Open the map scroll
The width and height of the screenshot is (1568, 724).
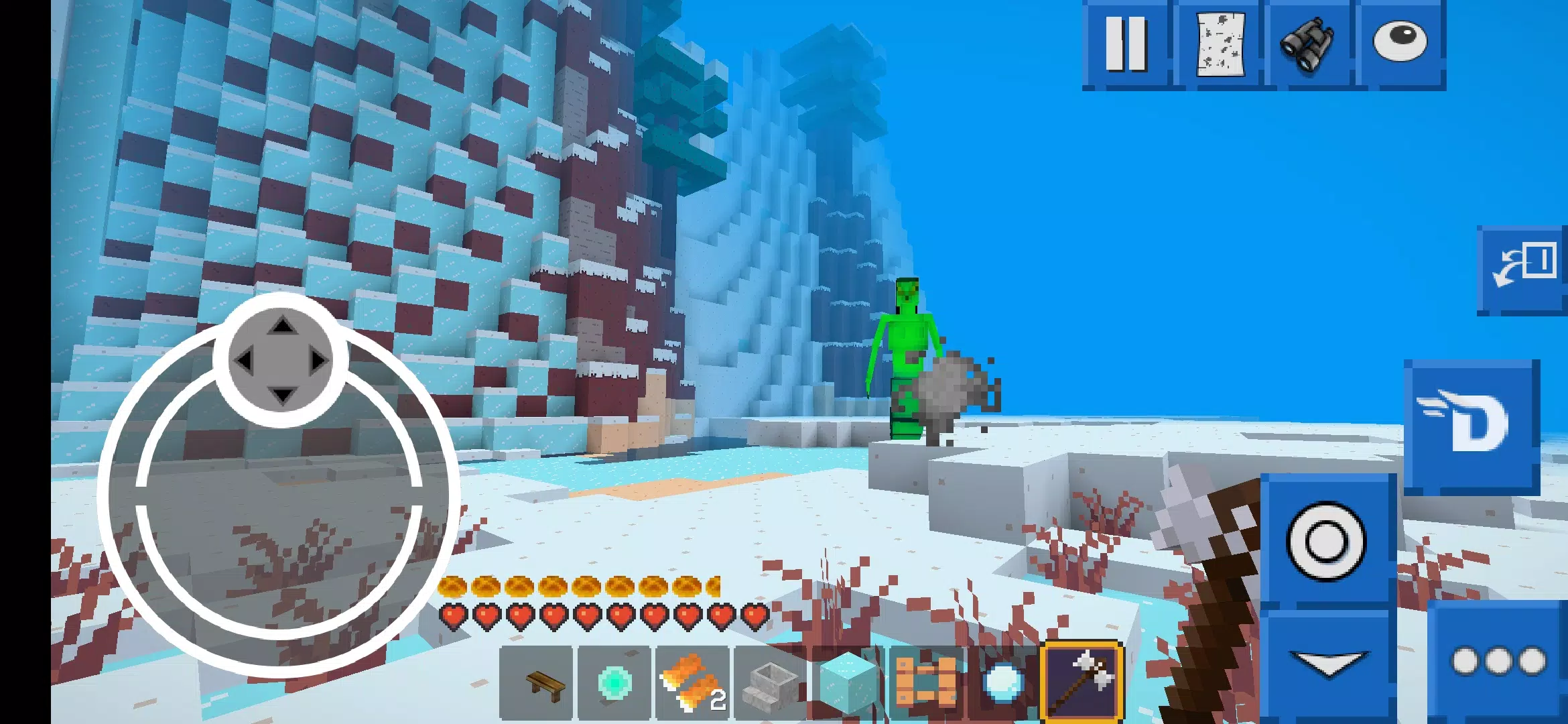point(1220,44)
